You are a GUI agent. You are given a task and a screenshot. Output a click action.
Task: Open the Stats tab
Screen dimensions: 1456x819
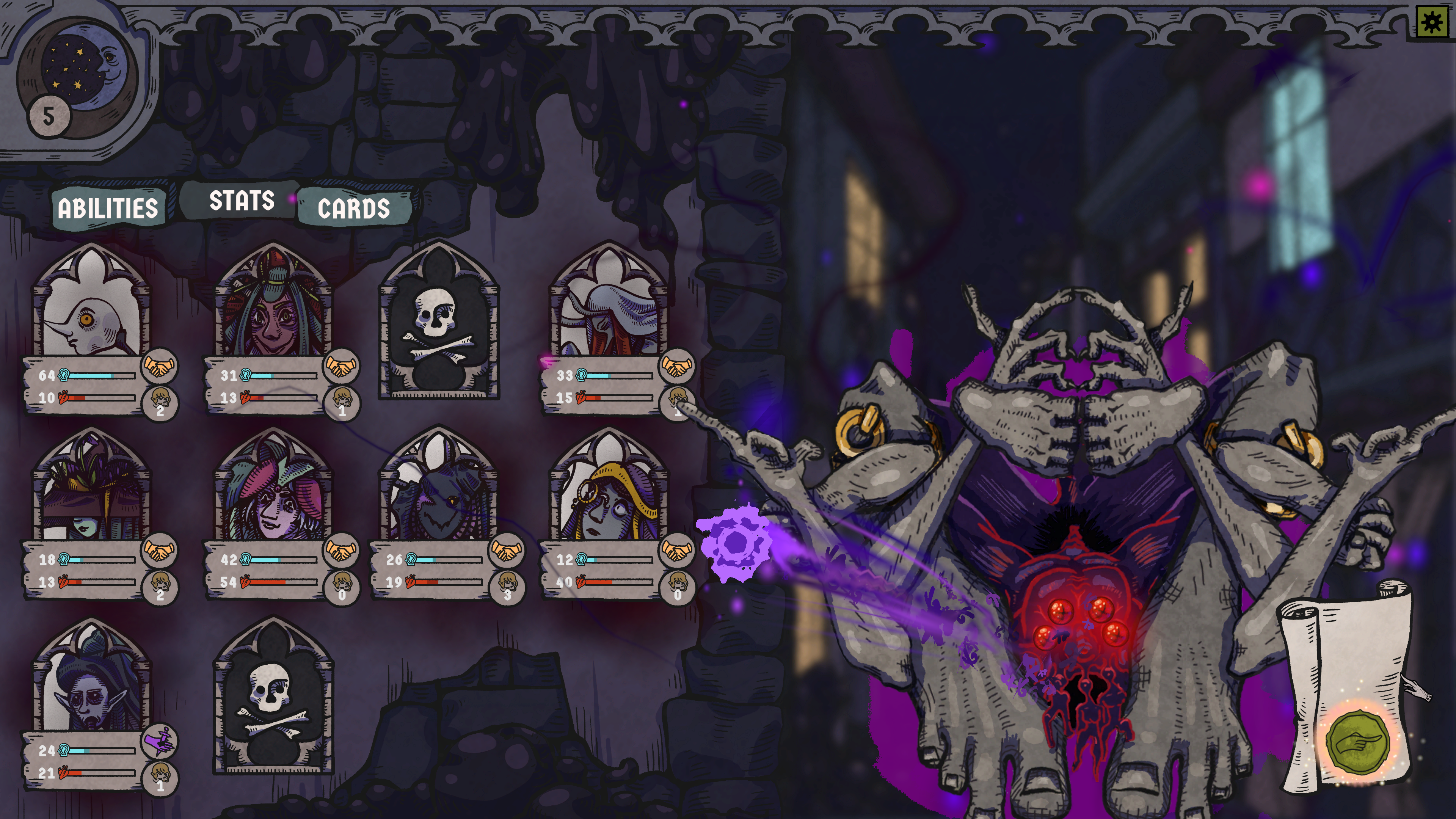[242, 201]
